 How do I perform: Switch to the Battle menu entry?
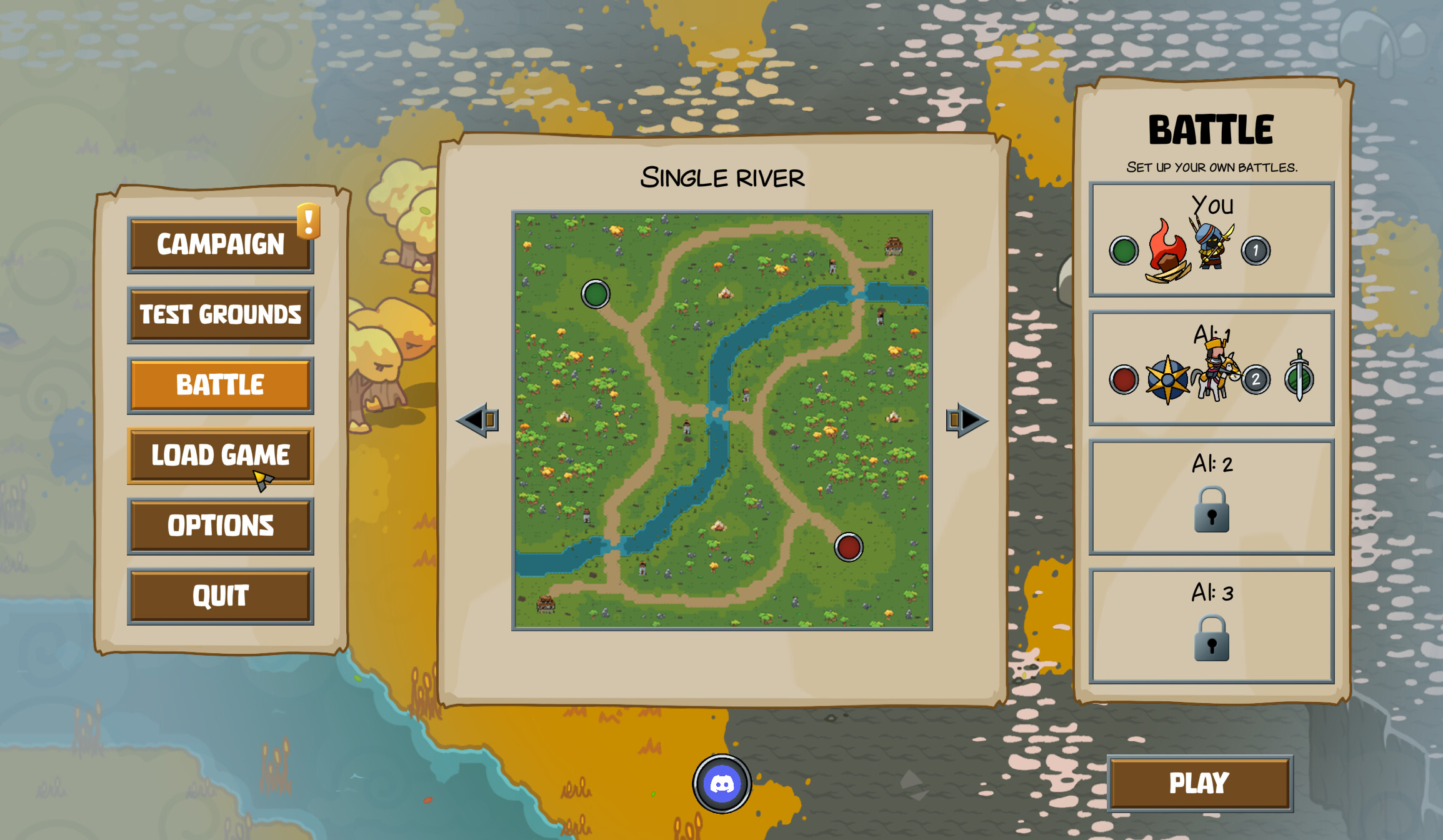click(x=220, y=384)
